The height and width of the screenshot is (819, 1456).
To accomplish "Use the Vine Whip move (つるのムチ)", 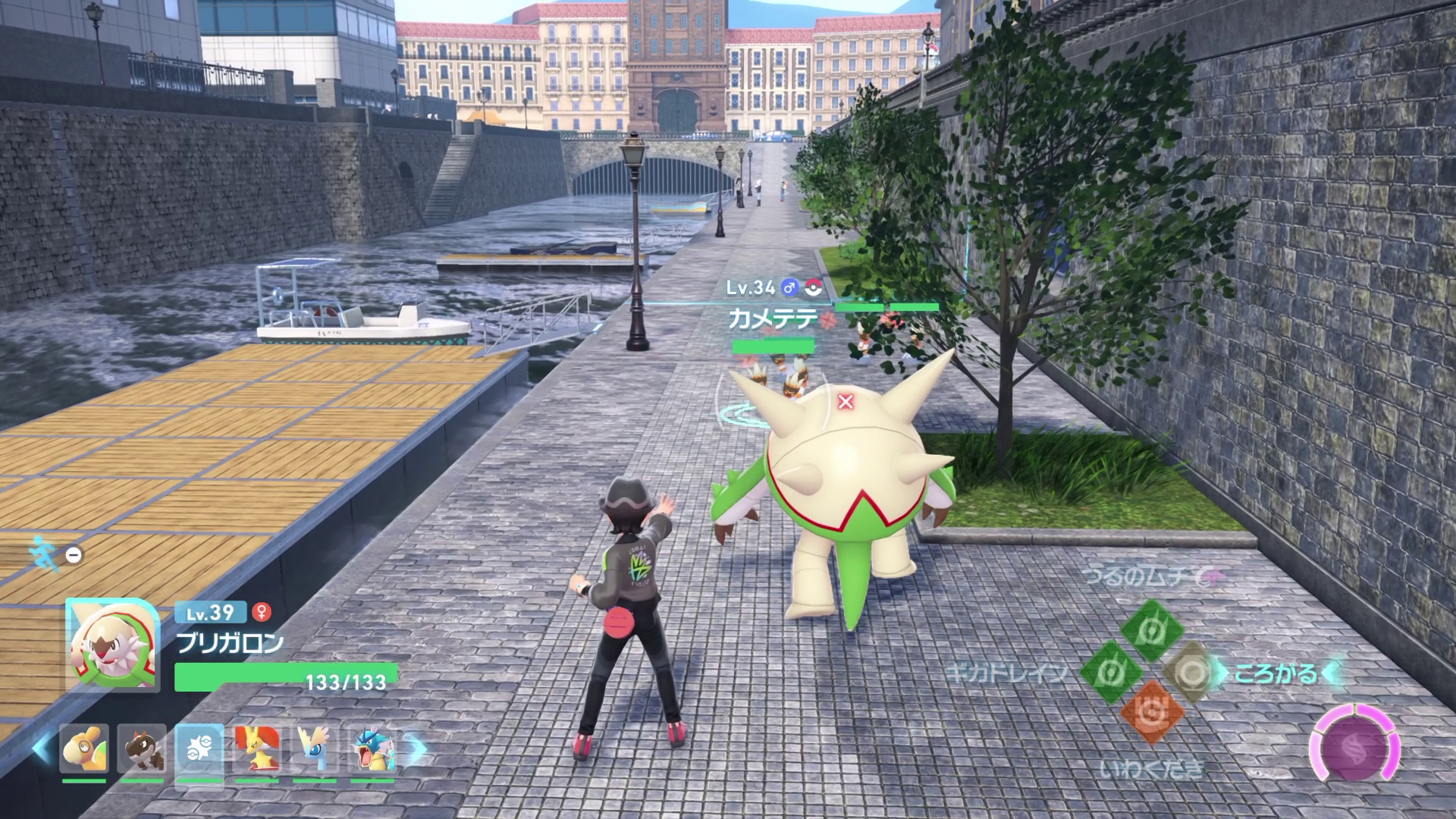I will click(x=1152, y=630).
